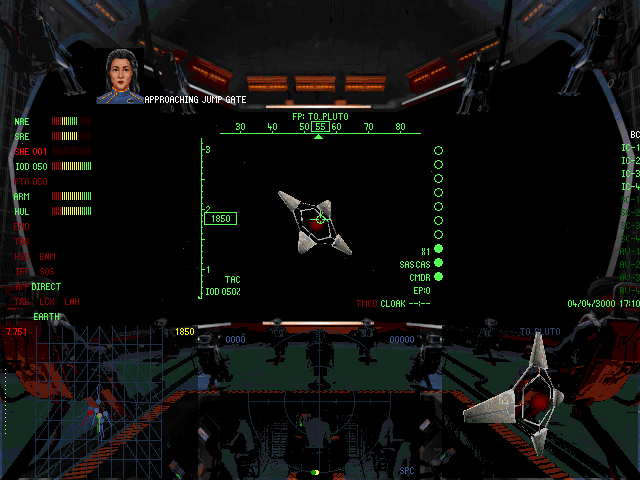
Task: Activate the TRK tracking mode
Action: coord(22,301)
